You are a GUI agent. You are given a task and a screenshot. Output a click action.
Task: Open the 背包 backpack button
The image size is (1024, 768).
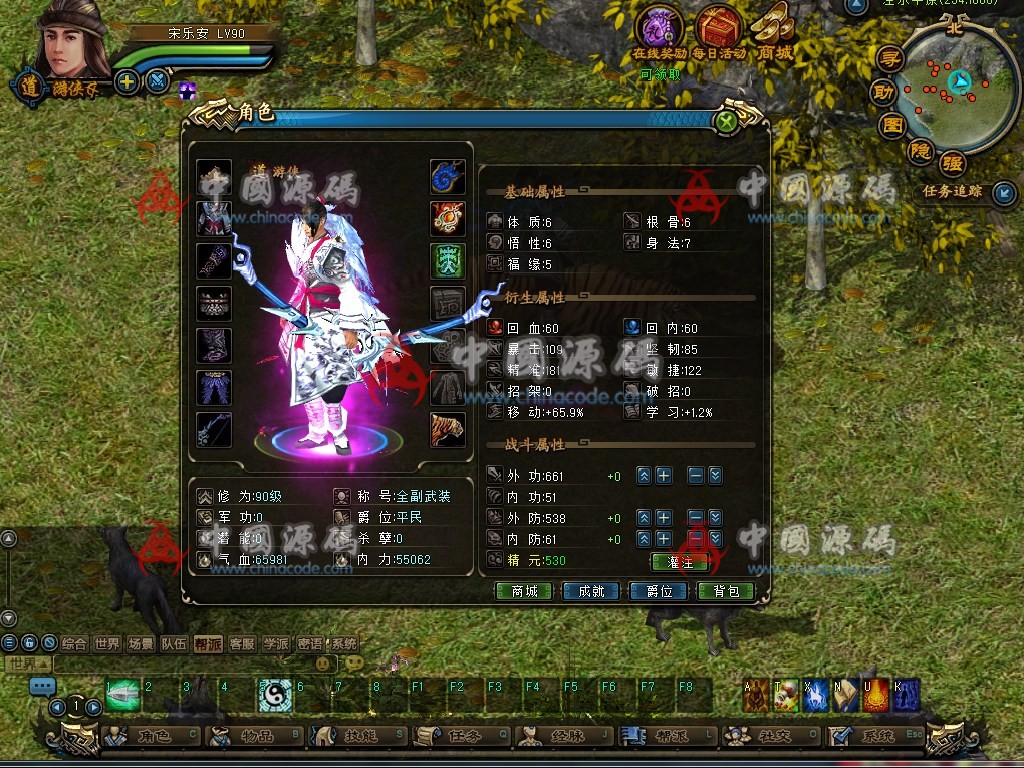click(726, 591)
